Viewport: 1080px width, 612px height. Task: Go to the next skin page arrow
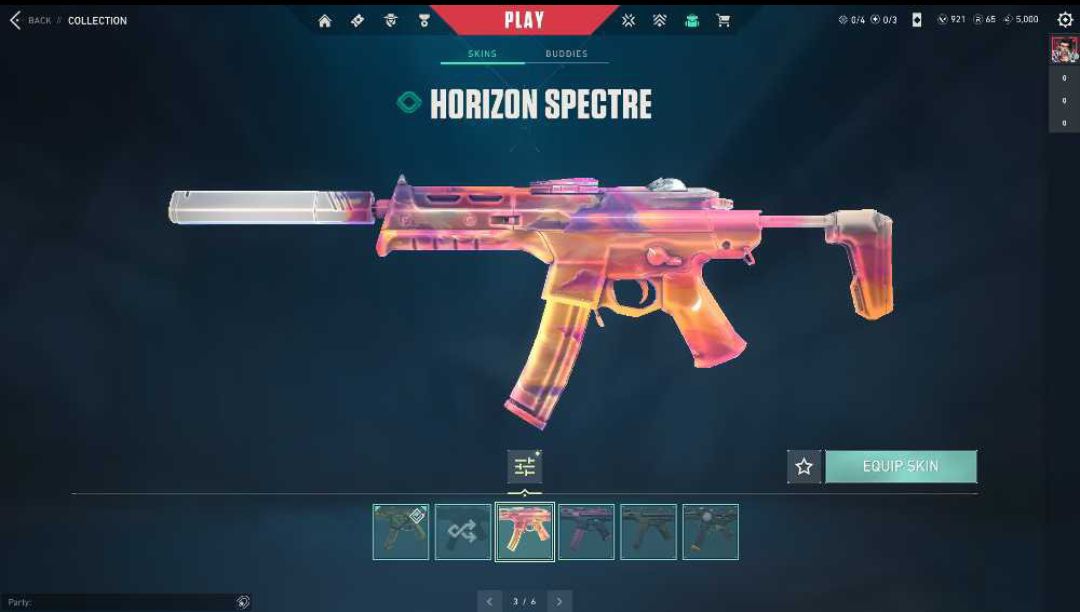coord(559,602)
